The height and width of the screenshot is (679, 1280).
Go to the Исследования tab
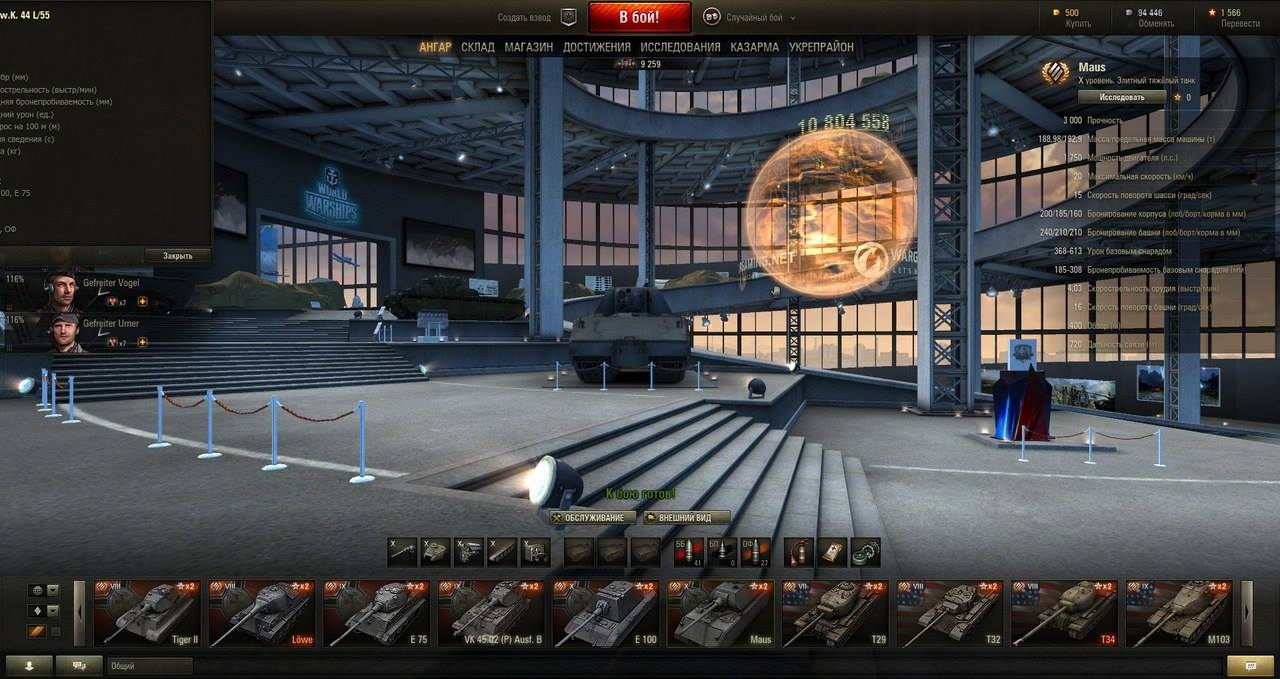pos(680,47)
